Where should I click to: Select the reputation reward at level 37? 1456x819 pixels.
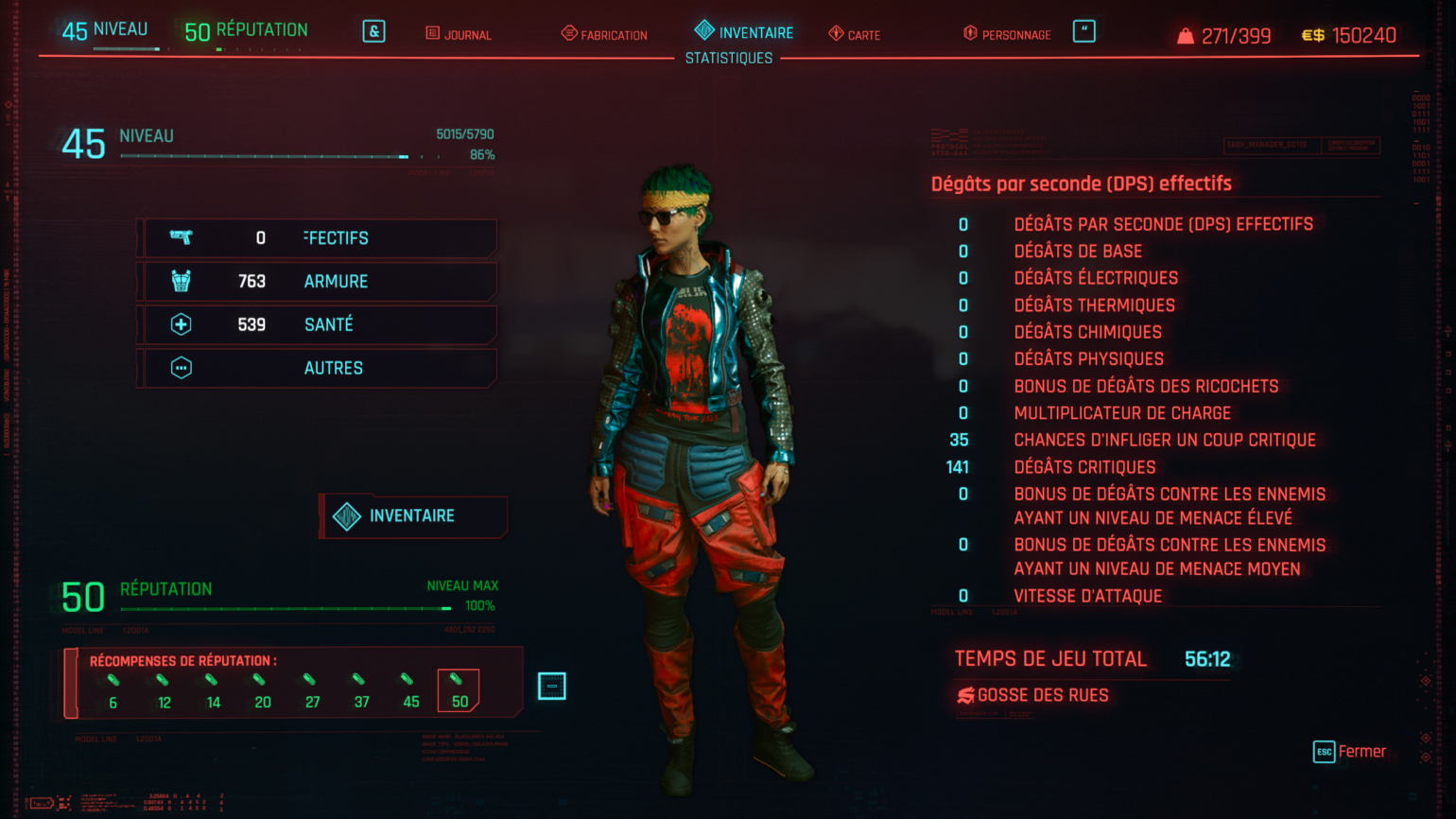360,690
